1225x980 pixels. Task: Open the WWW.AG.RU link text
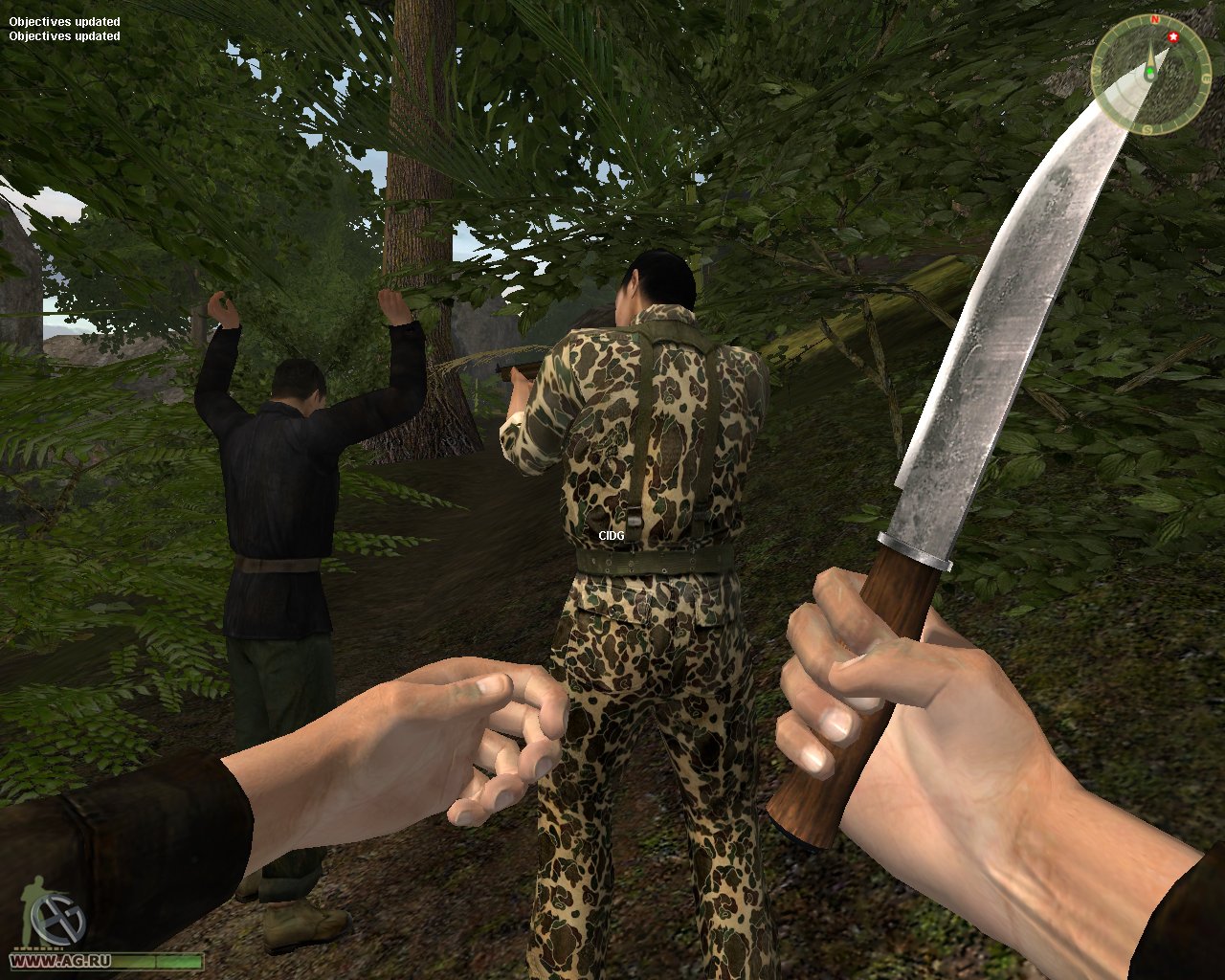[59, 960]
